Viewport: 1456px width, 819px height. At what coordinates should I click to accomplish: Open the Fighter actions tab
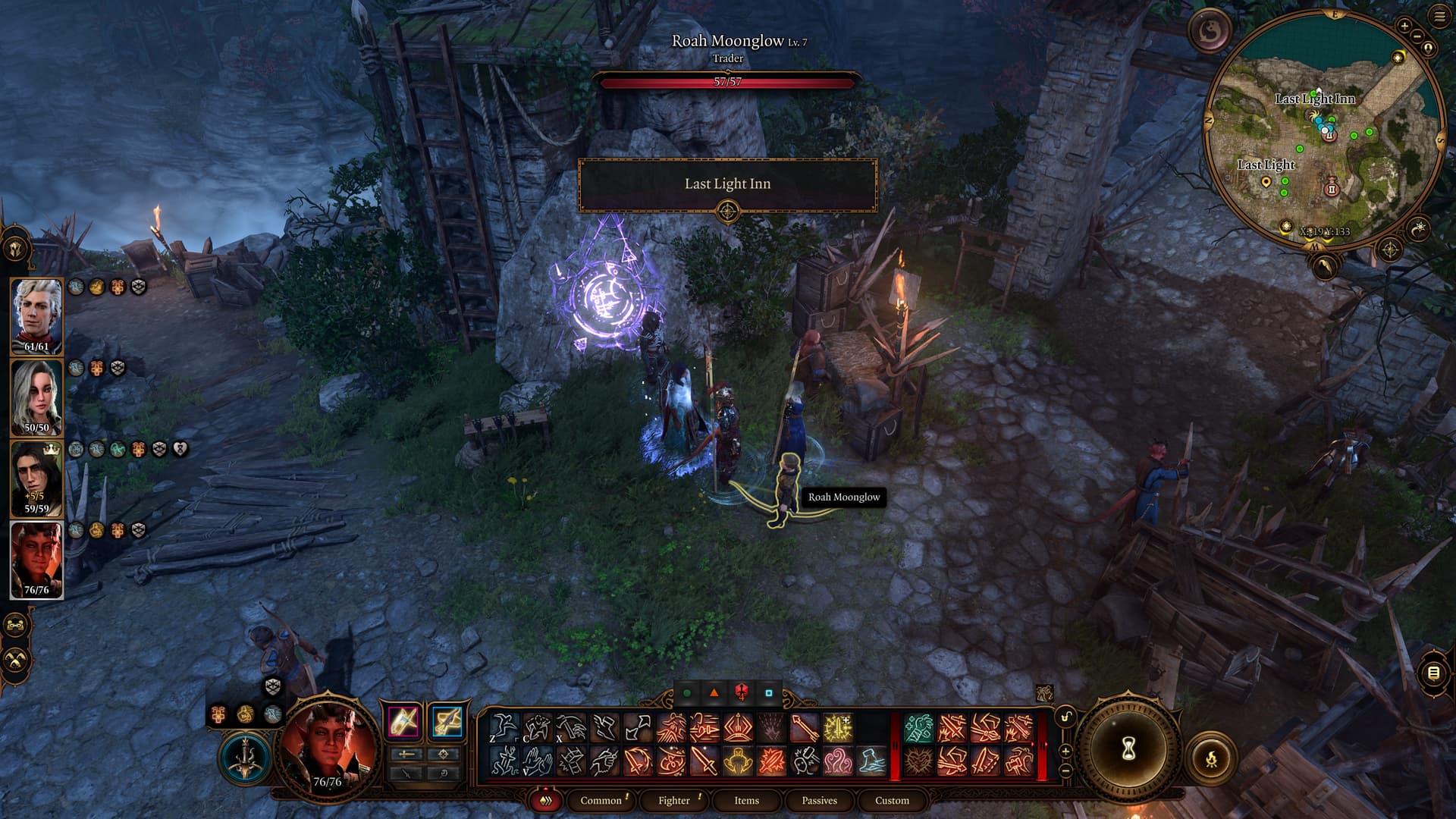click(673, 800)
